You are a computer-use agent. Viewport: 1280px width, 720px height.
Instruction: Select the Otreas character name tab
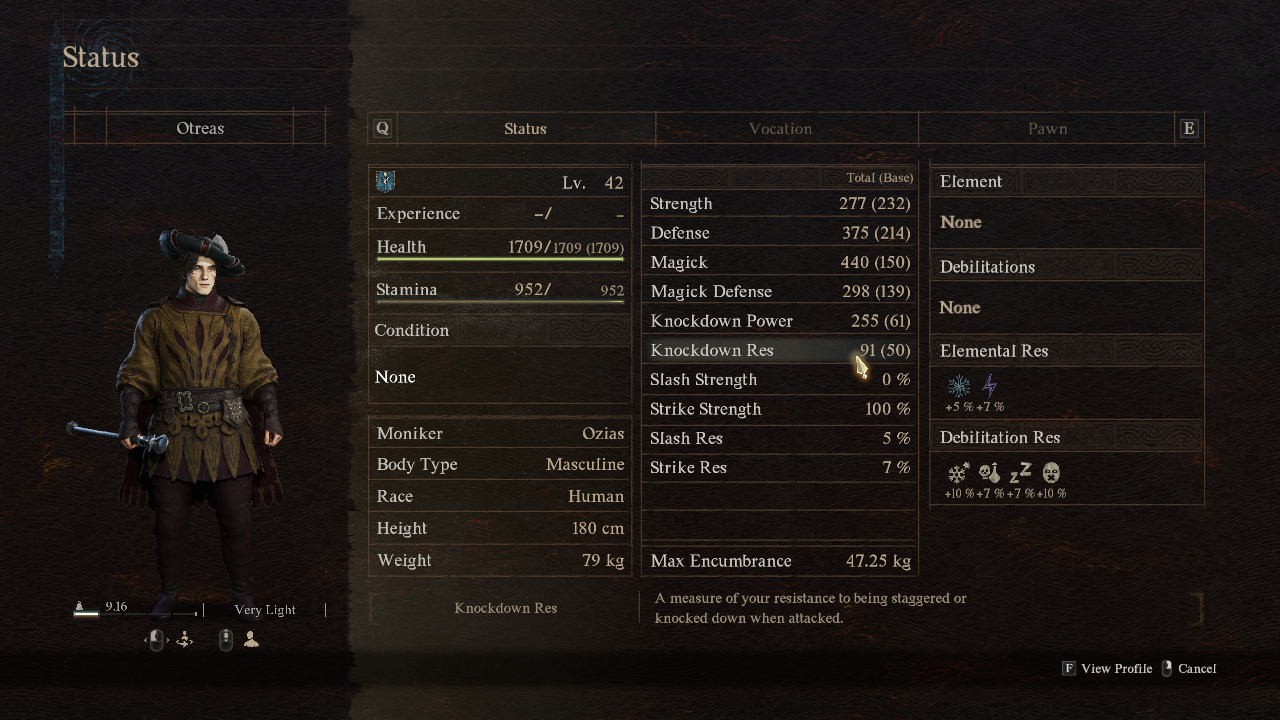pyautogui.click(x=200, y=129)
